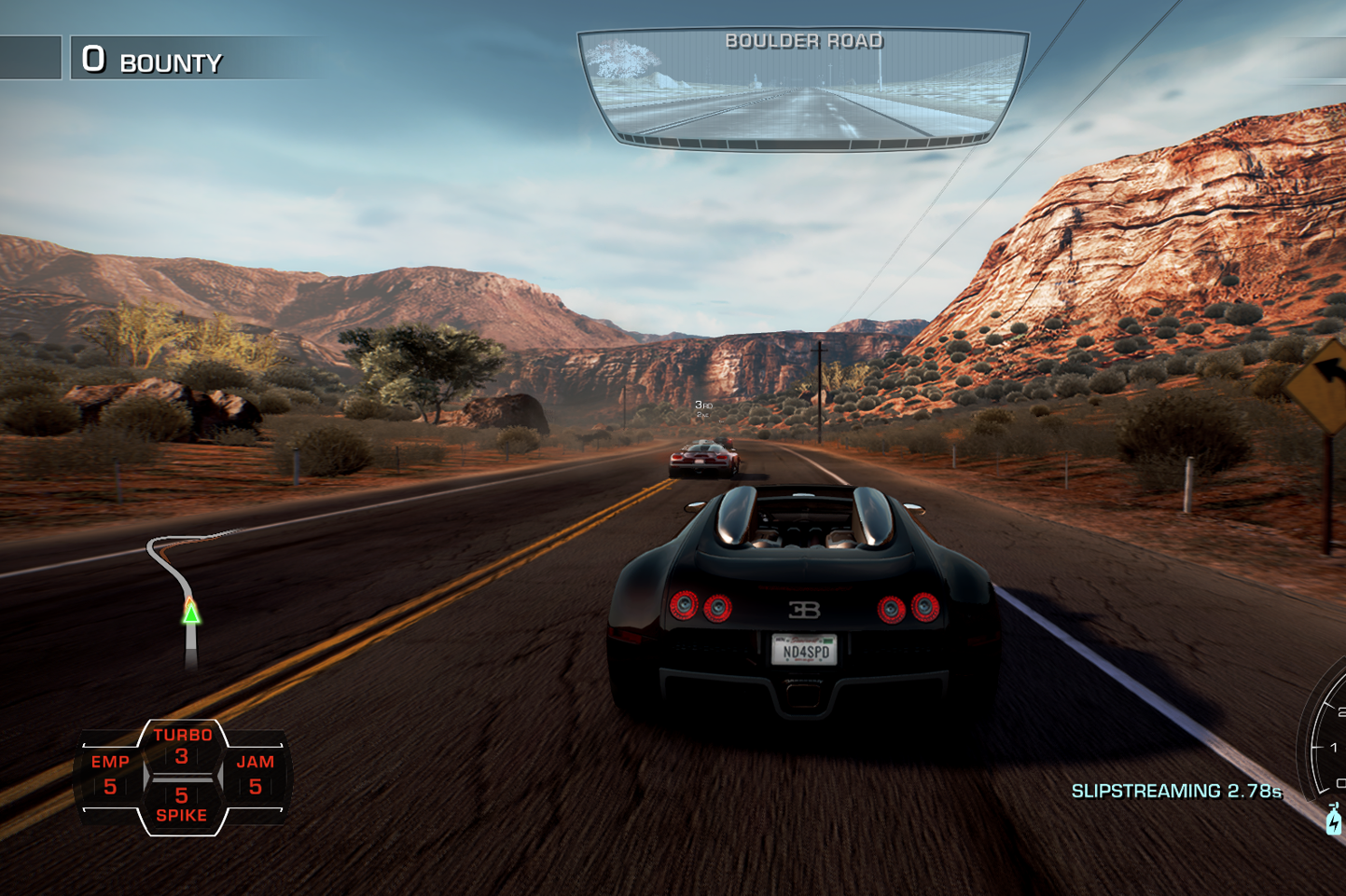Choose the Jam weapon slot
1346x896 pixels.
coord(255,775)
